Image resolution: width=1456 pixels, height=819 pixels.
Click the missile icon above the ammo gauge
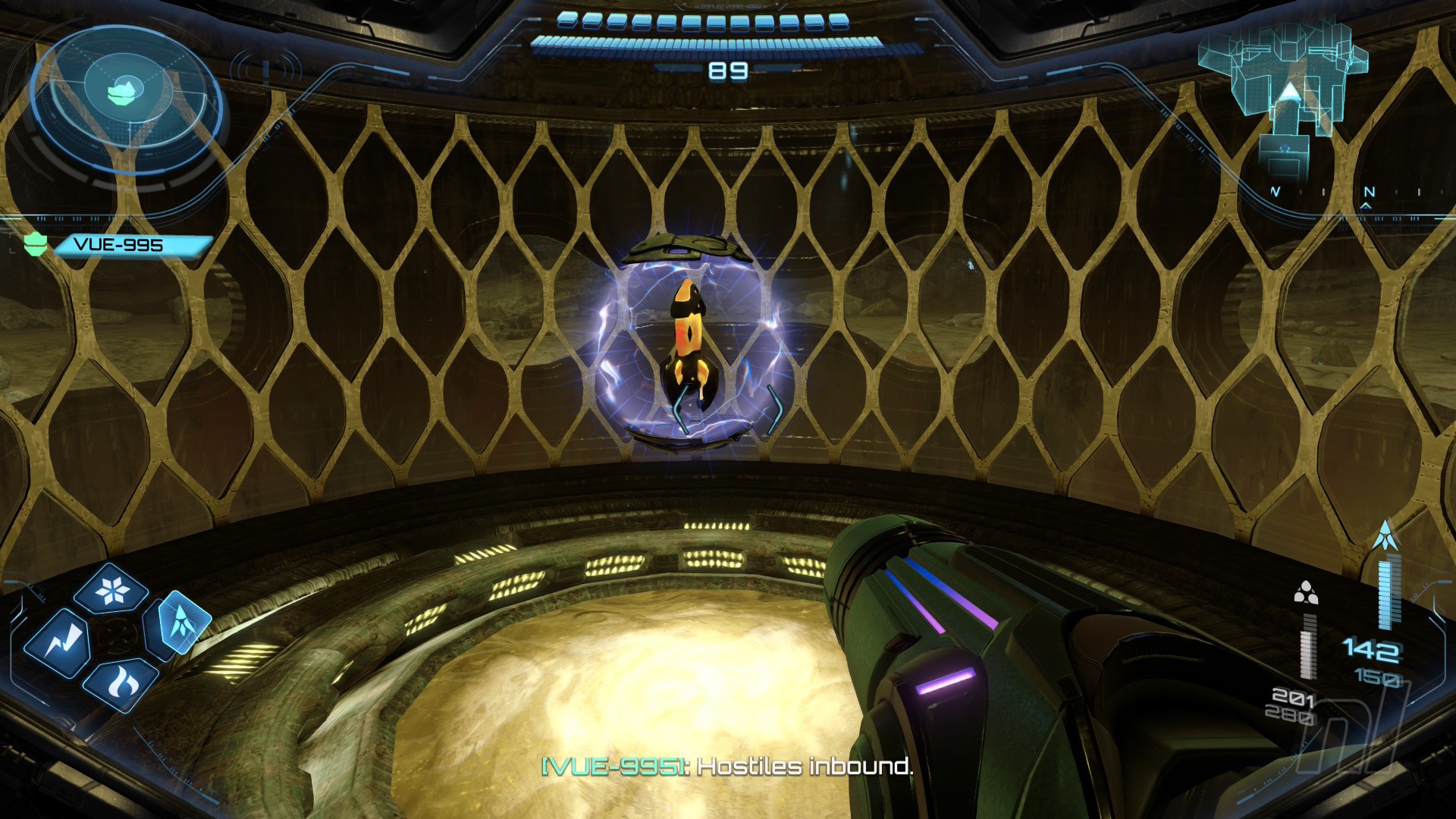[x=1385, y=535]
